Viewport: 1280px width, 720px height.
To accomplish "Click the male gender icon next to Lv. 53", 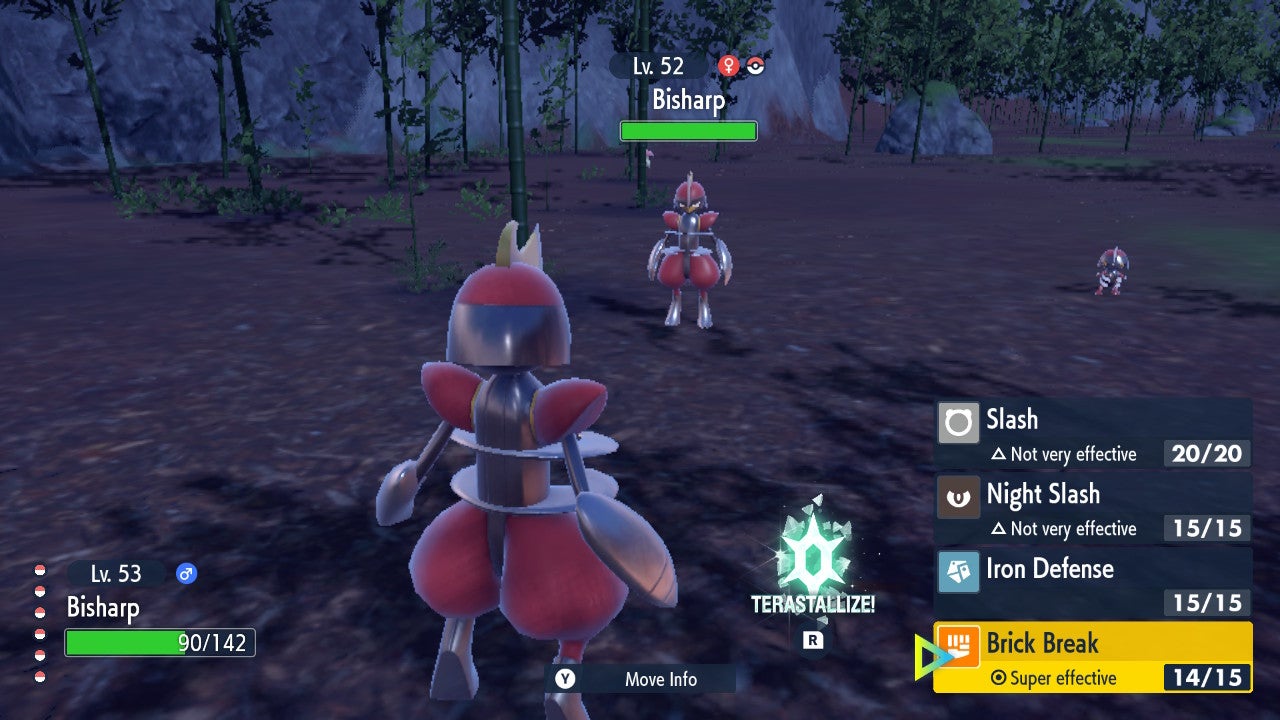I will tap(187, 573).
